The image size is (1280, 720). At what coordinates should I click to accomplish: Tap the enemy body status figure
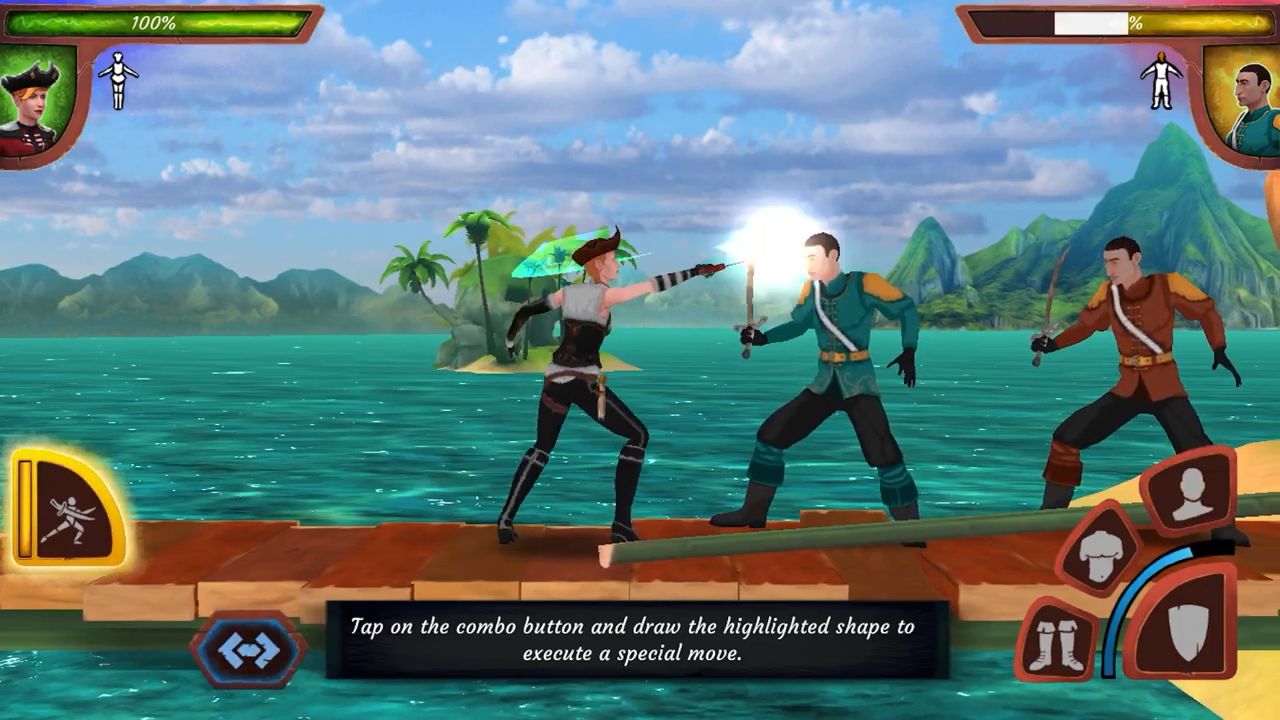coord(1160,79)
